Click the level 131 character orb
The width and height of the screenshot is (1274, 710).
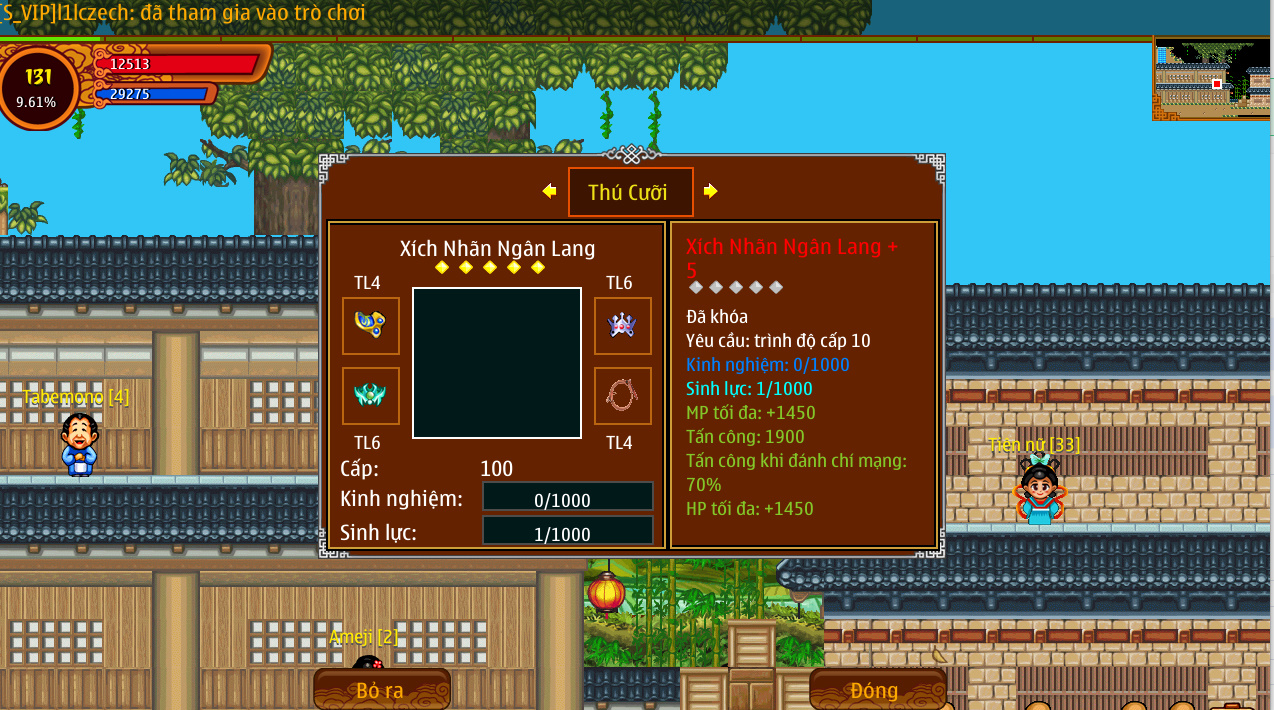point(38,87)
